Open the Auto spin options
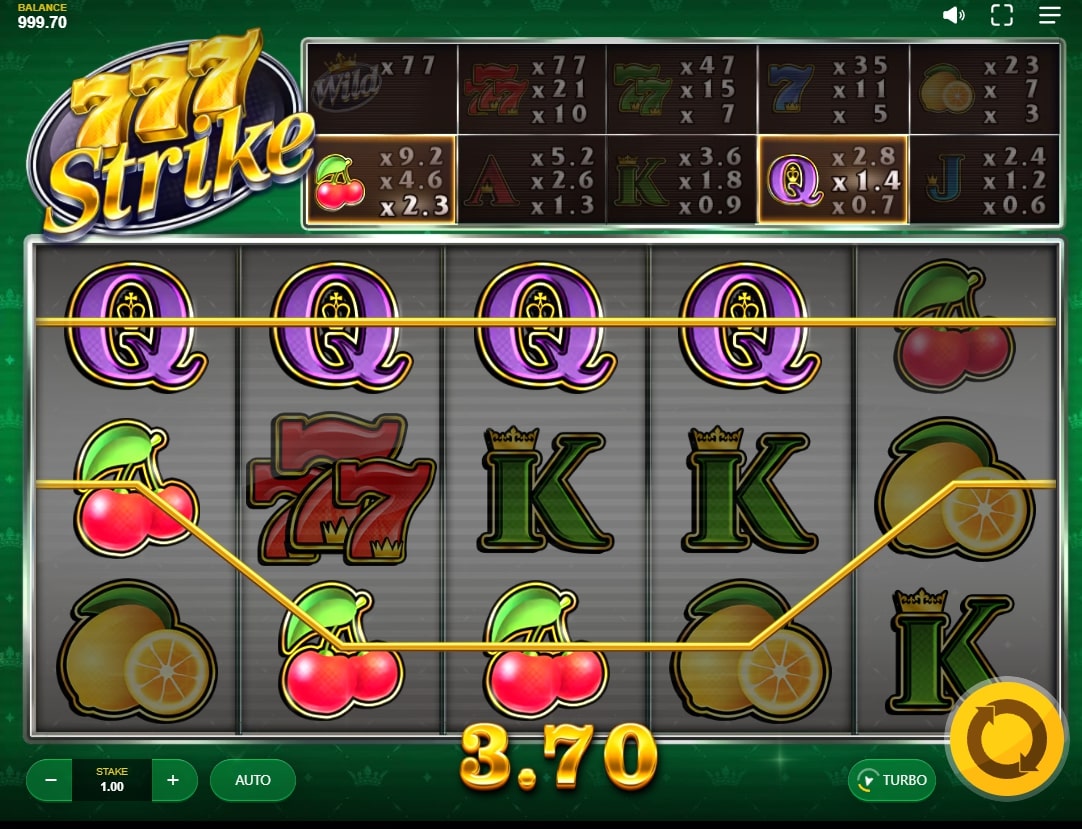Image resolution: width=1082 pixels, height=829 pixels. coord(253,780)
